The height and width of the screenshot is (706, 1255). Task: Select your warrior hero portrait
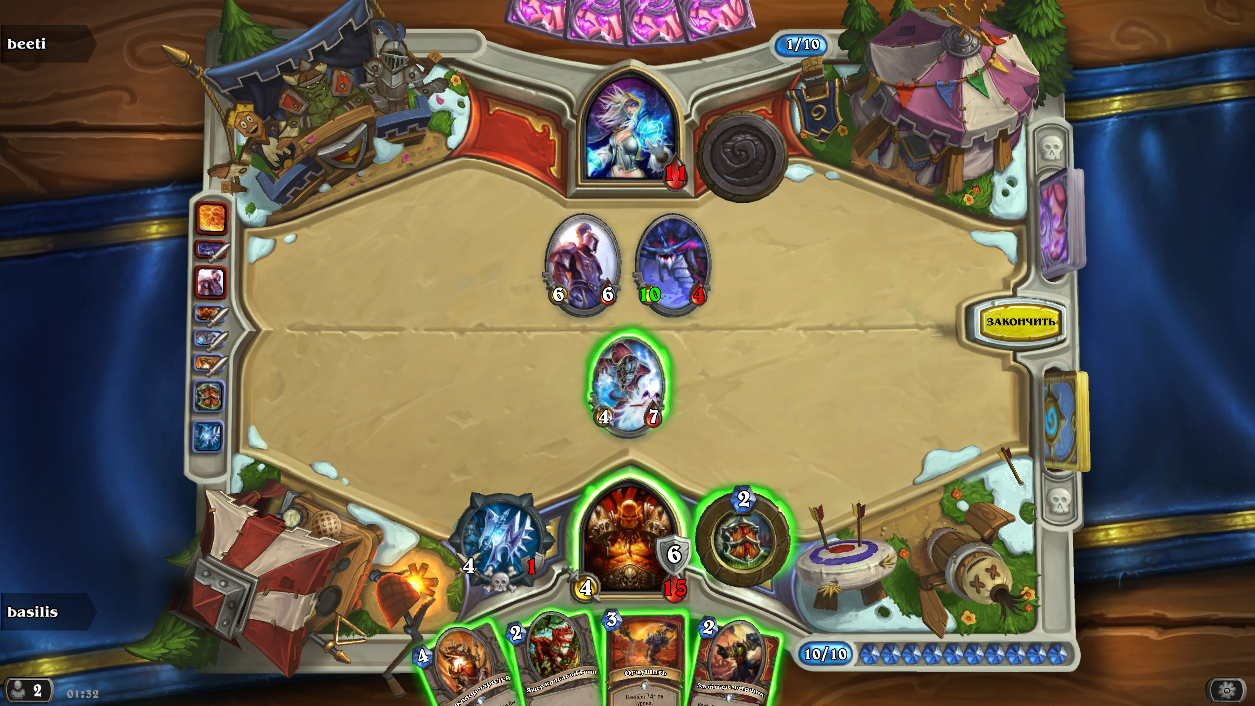point(627,536)
